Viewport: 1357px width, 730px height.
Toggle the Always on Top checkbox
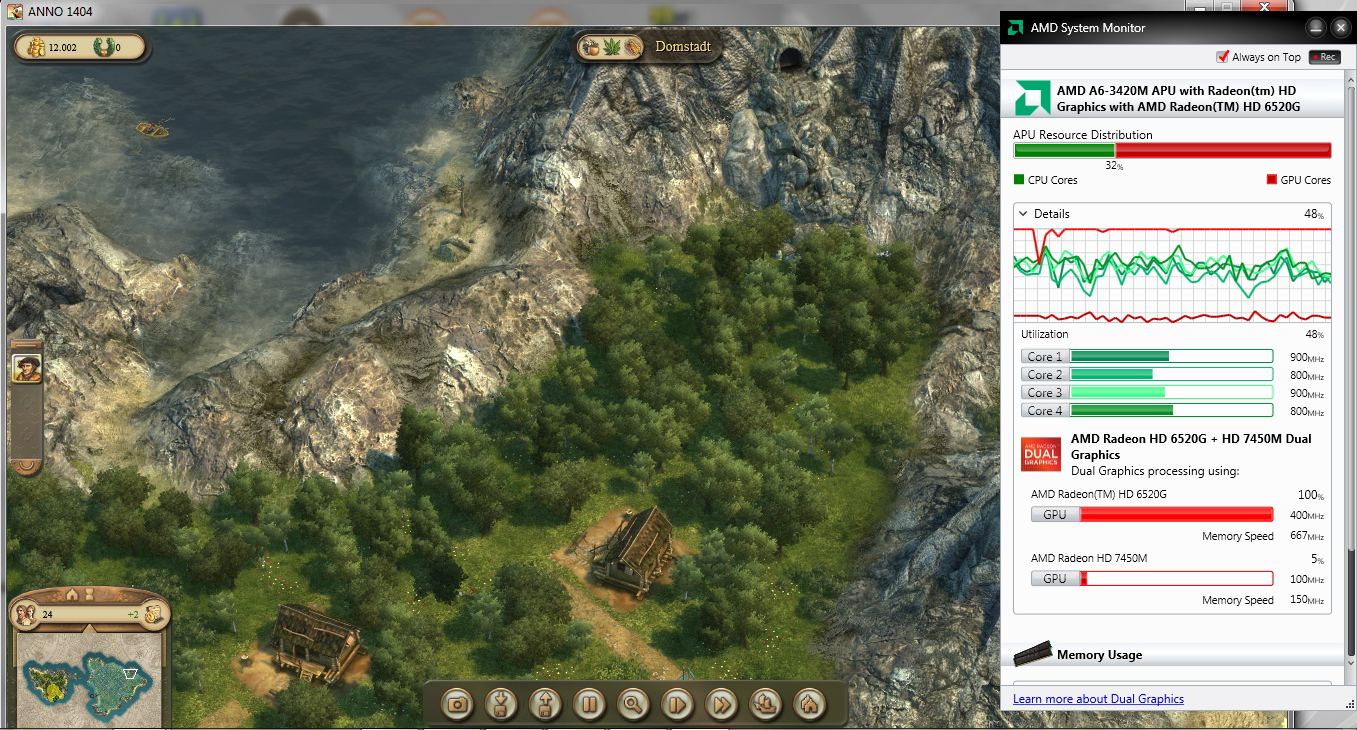1222,57
